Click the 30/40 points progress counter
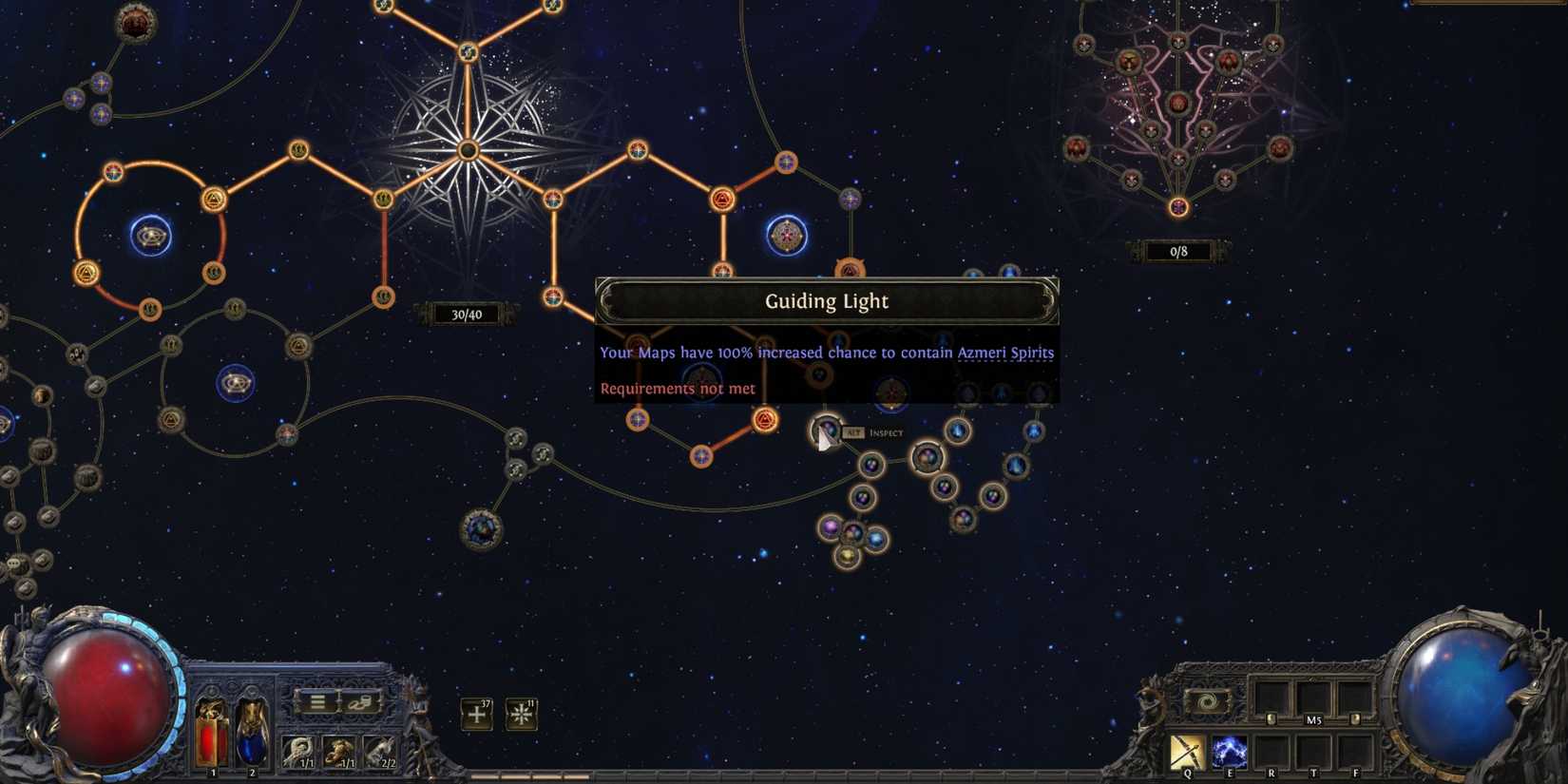 [x=467, y=313]
